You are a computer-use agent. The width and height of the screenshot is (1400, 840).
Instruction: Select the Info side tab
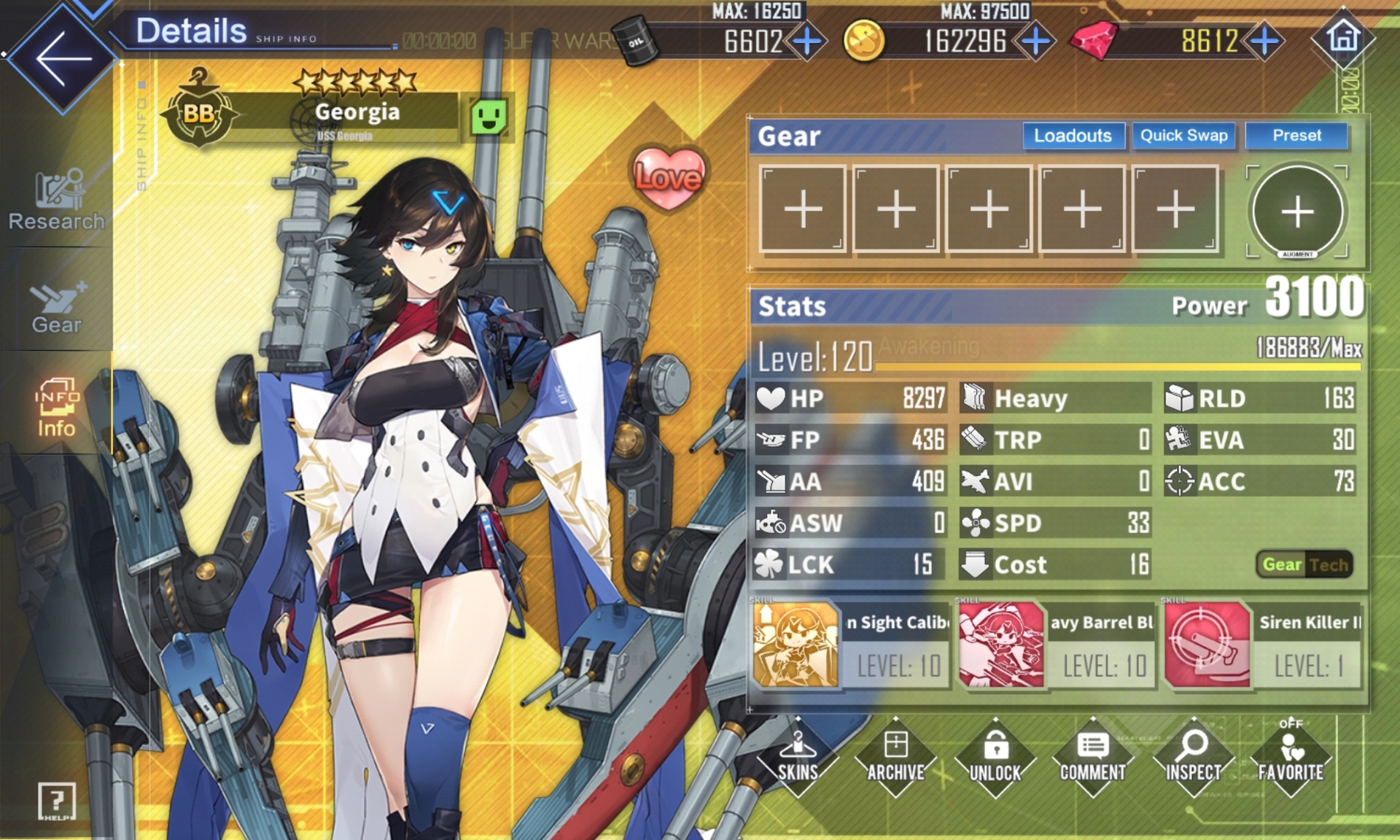56,407
